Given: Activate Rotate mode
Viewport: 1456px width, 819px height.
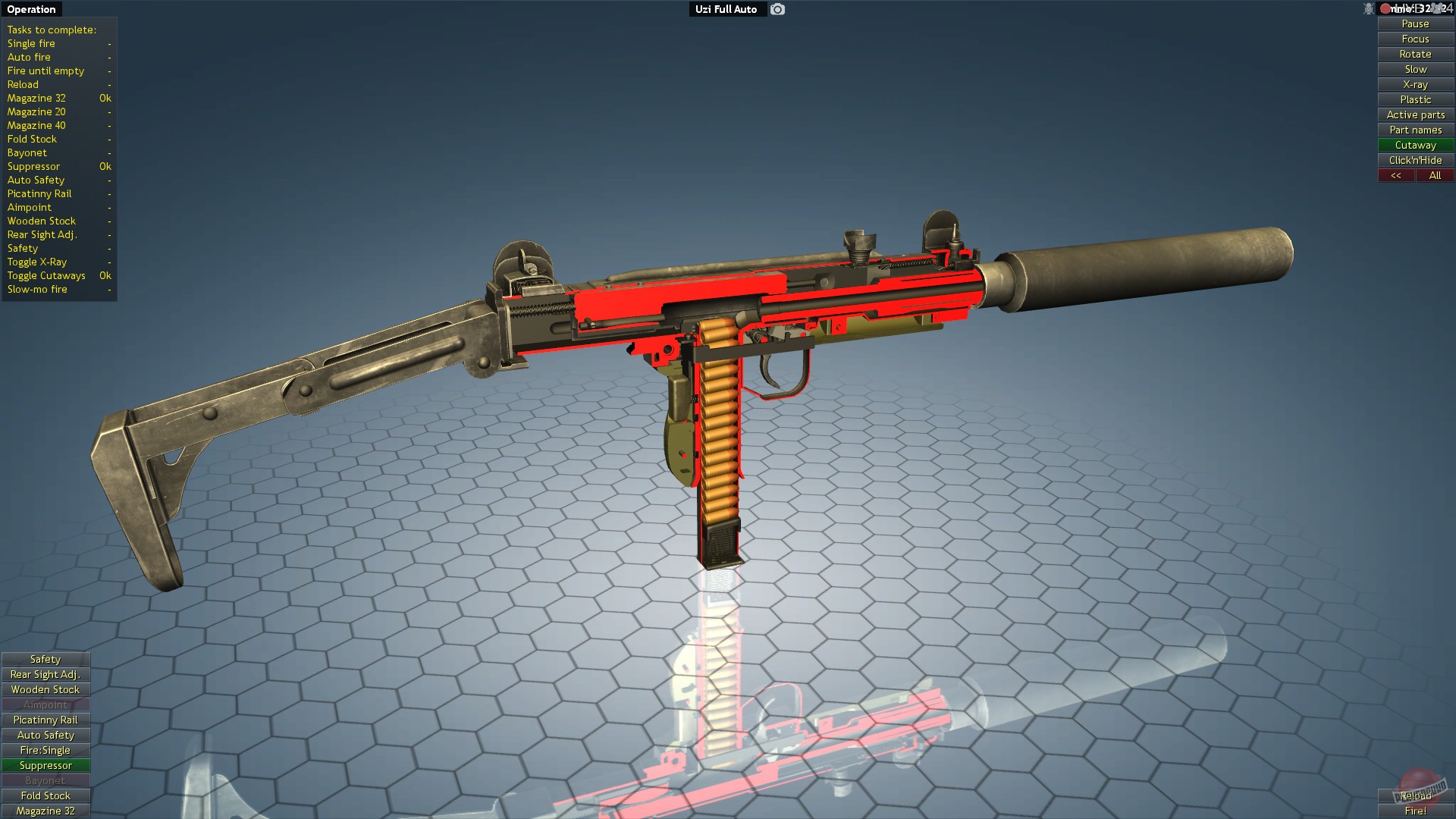Looking at the screenshot, I should point(1414,54).
